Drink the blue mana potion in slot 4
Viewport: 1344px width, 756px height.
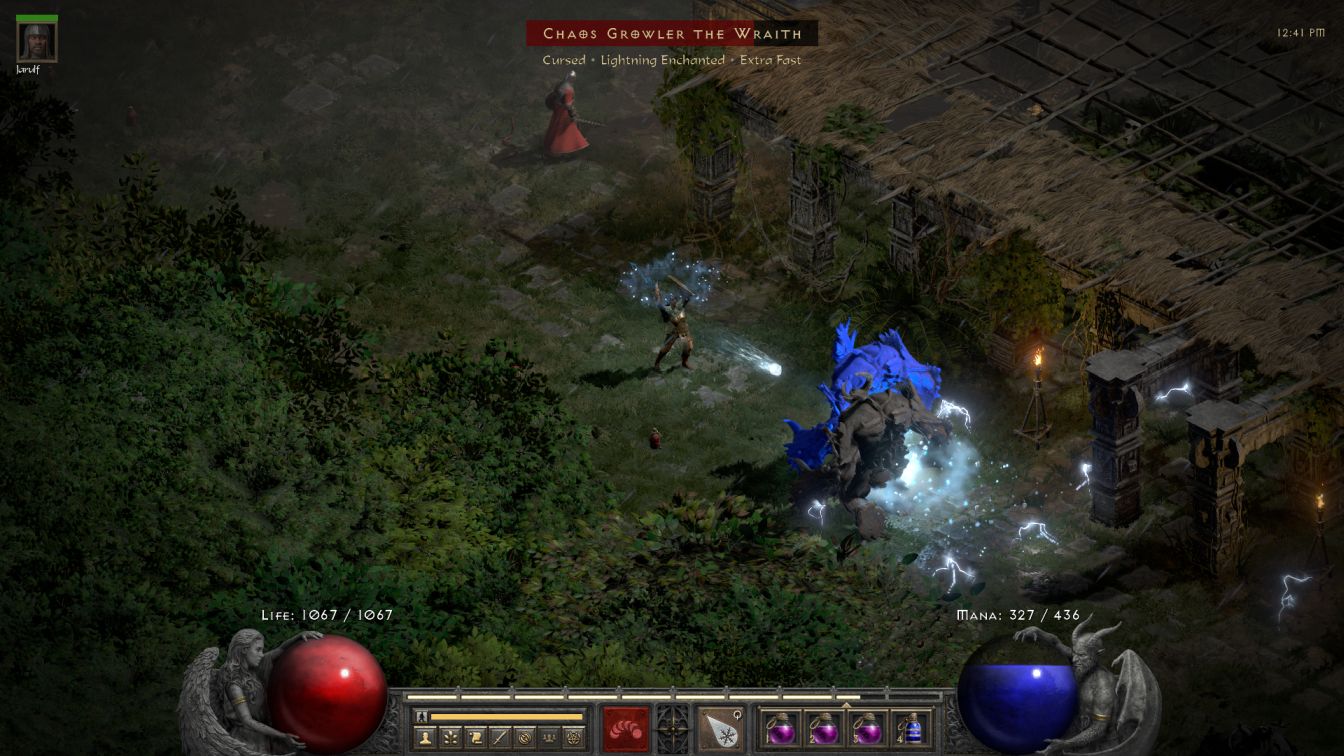(910, 729)
